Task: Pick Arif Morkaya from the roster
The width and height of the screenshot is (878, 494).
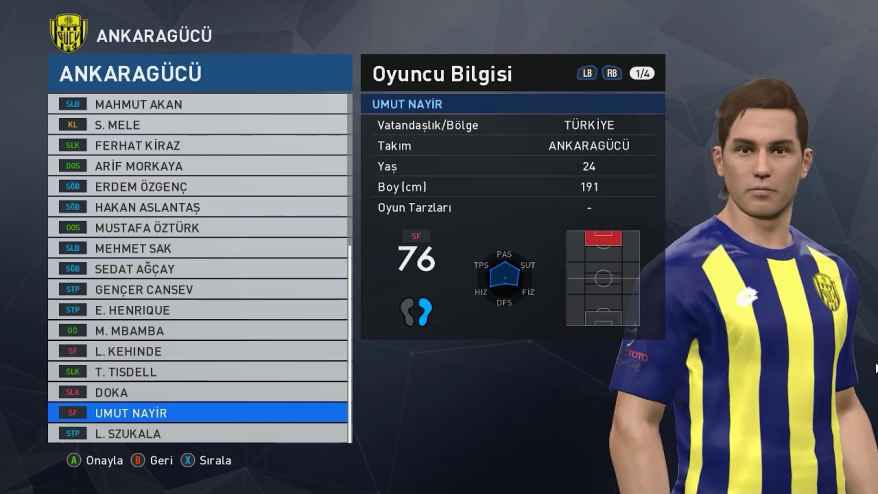Action: (198, 166)
